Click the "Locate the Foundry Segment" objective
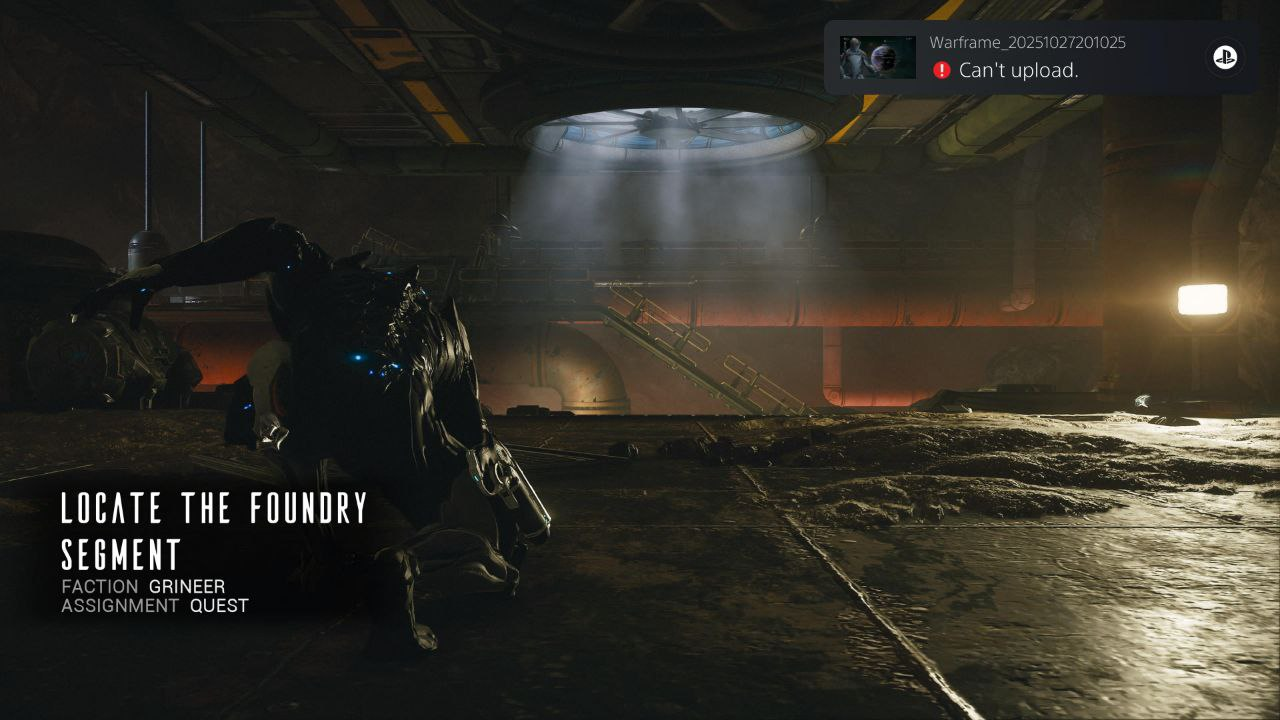1280x720 pixels. click(x=214, y=530)
